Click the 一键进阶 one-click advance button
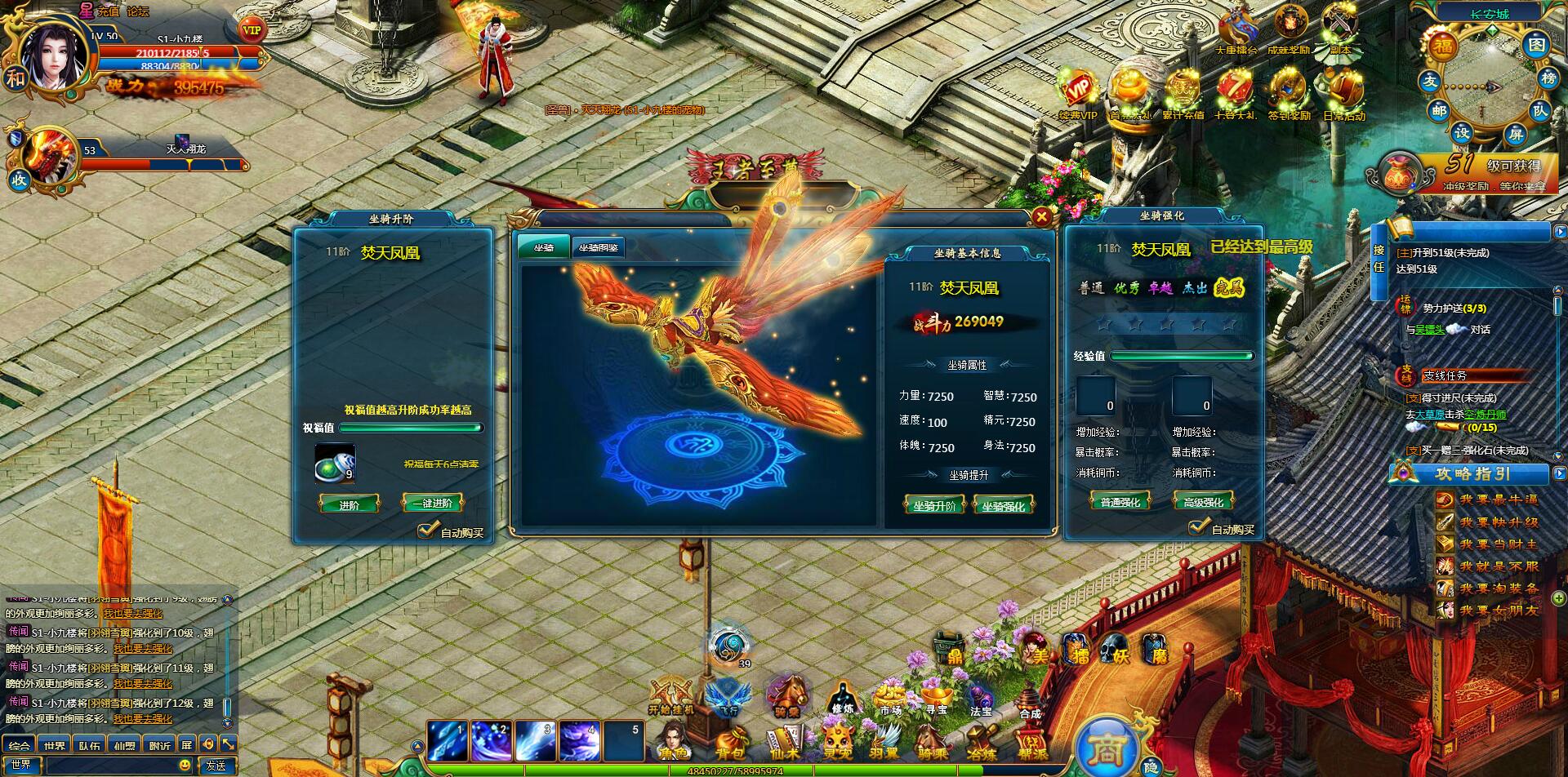Image resolution: width=1568 pixels, height=777 pixels. pos(432,504)
